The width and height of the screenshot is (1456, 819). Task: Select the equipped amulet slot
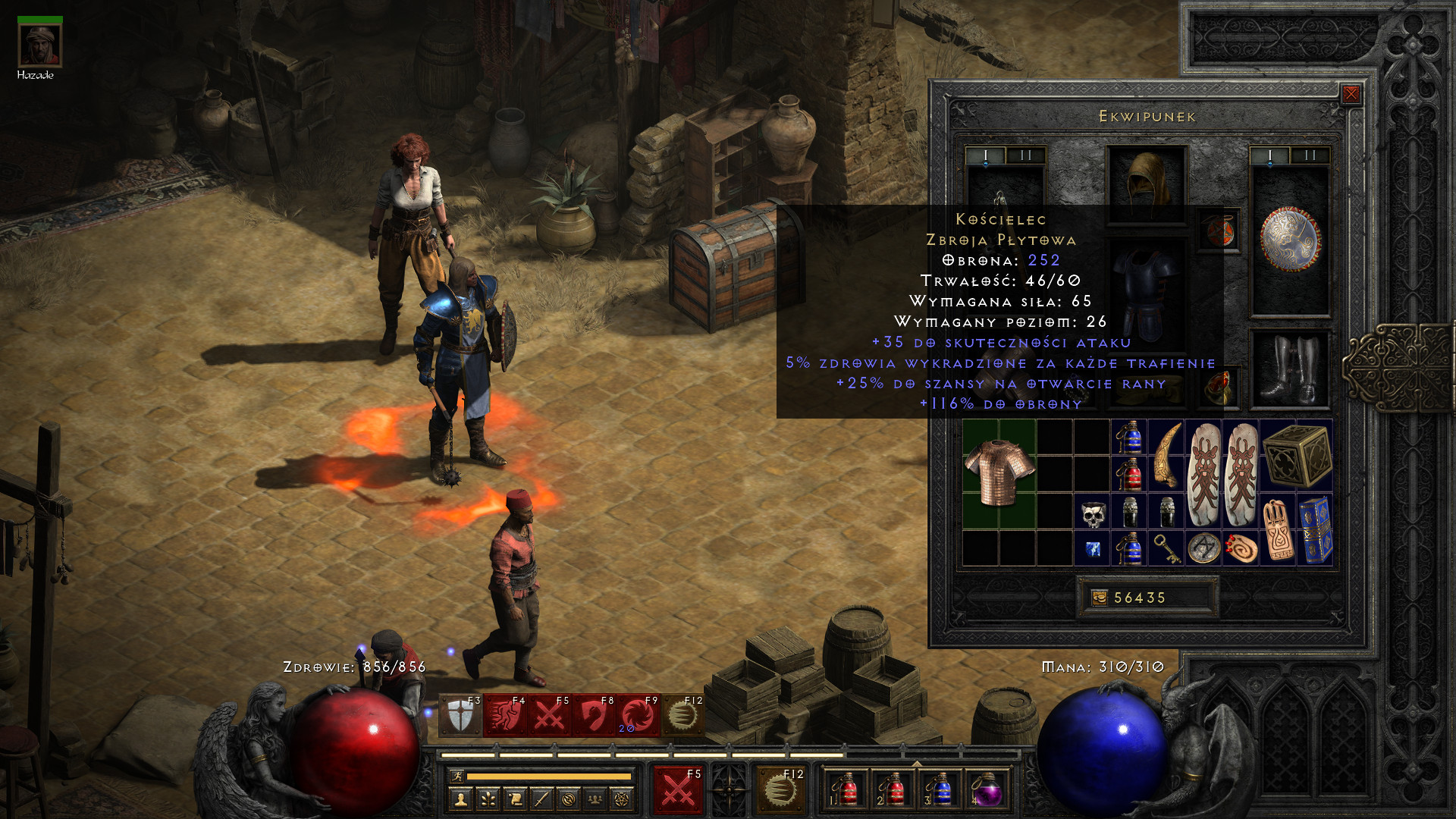(x=1219, y=231)
